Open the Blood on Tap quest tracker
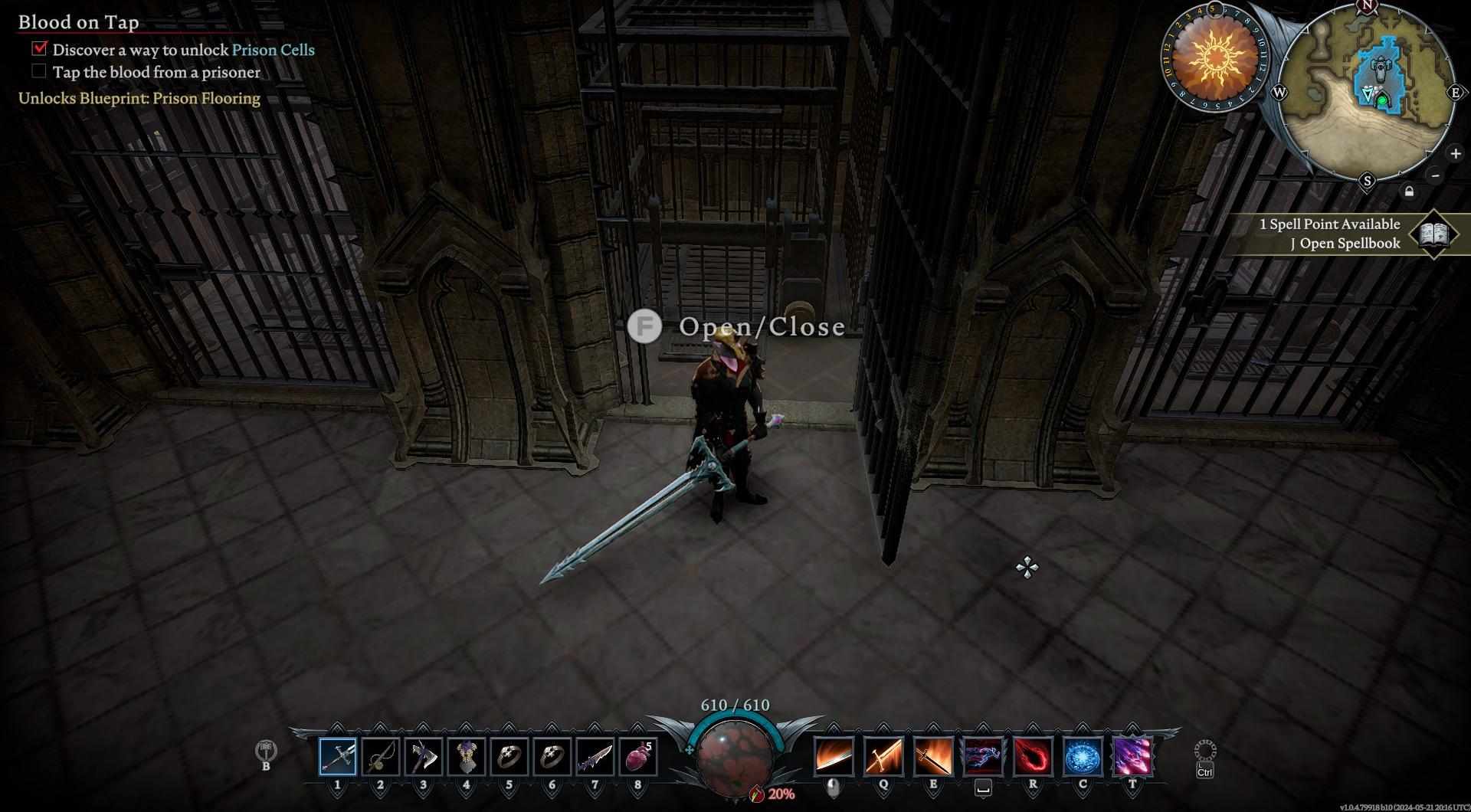Image resolution: width=1471 pixels, height=812 pixels. (x=79, y=22)
